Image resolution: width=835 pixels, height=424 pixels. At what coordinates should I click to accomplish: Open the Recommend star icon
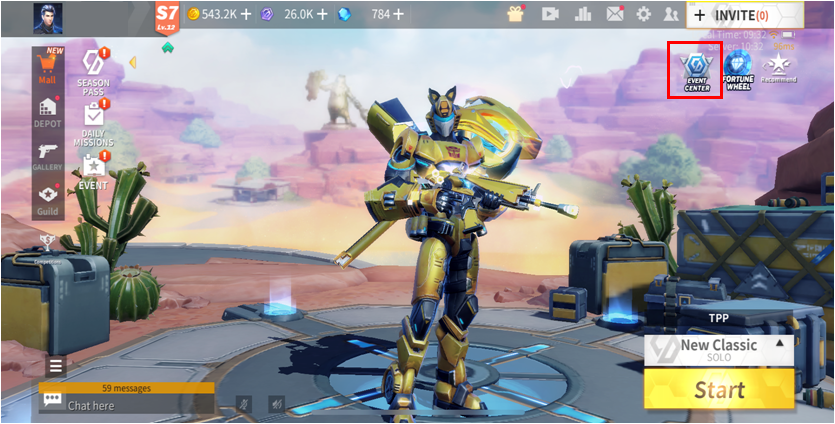click(778, 68)
